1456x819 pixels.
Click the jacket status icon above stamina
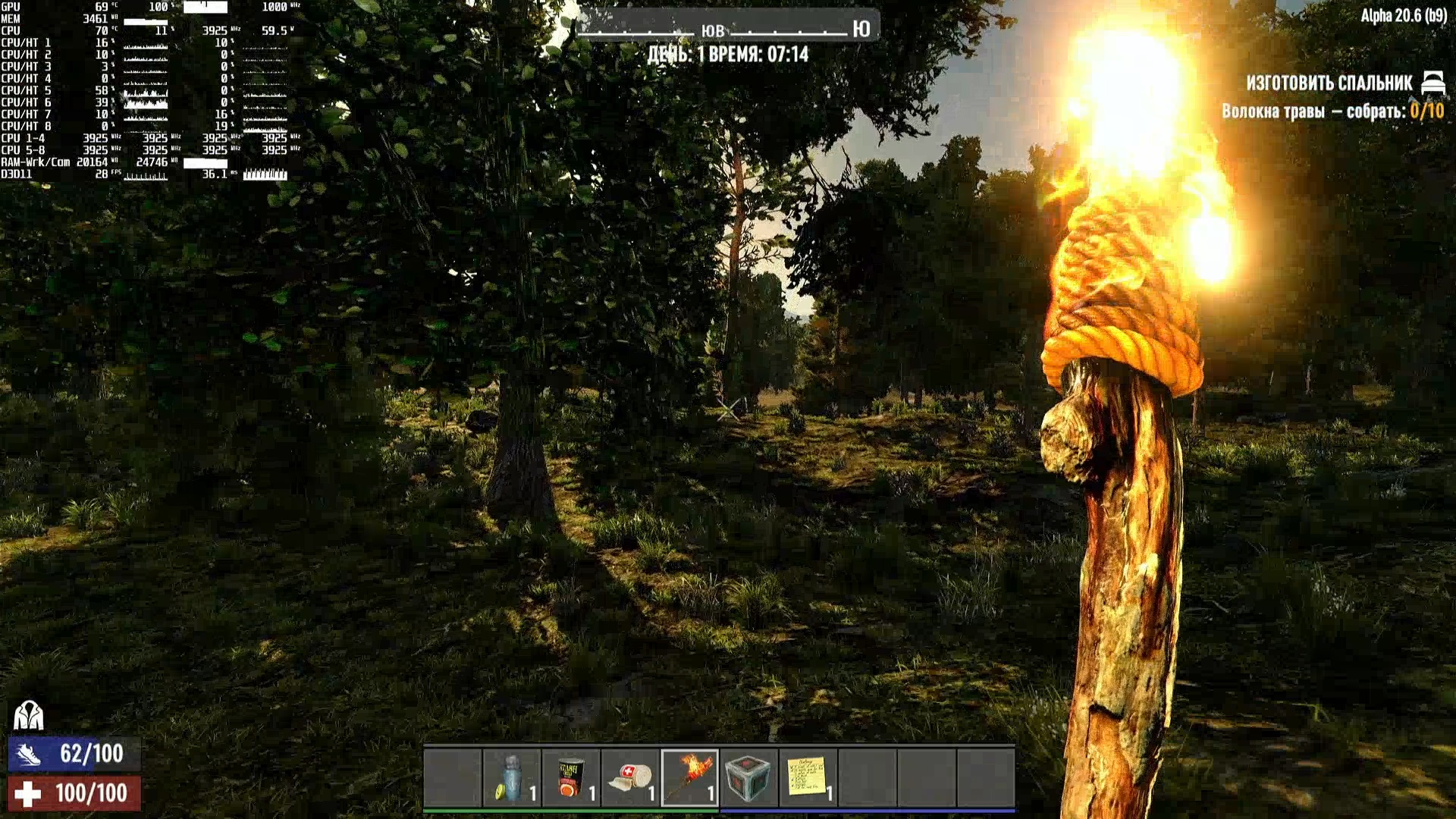(x=28, y=715)
